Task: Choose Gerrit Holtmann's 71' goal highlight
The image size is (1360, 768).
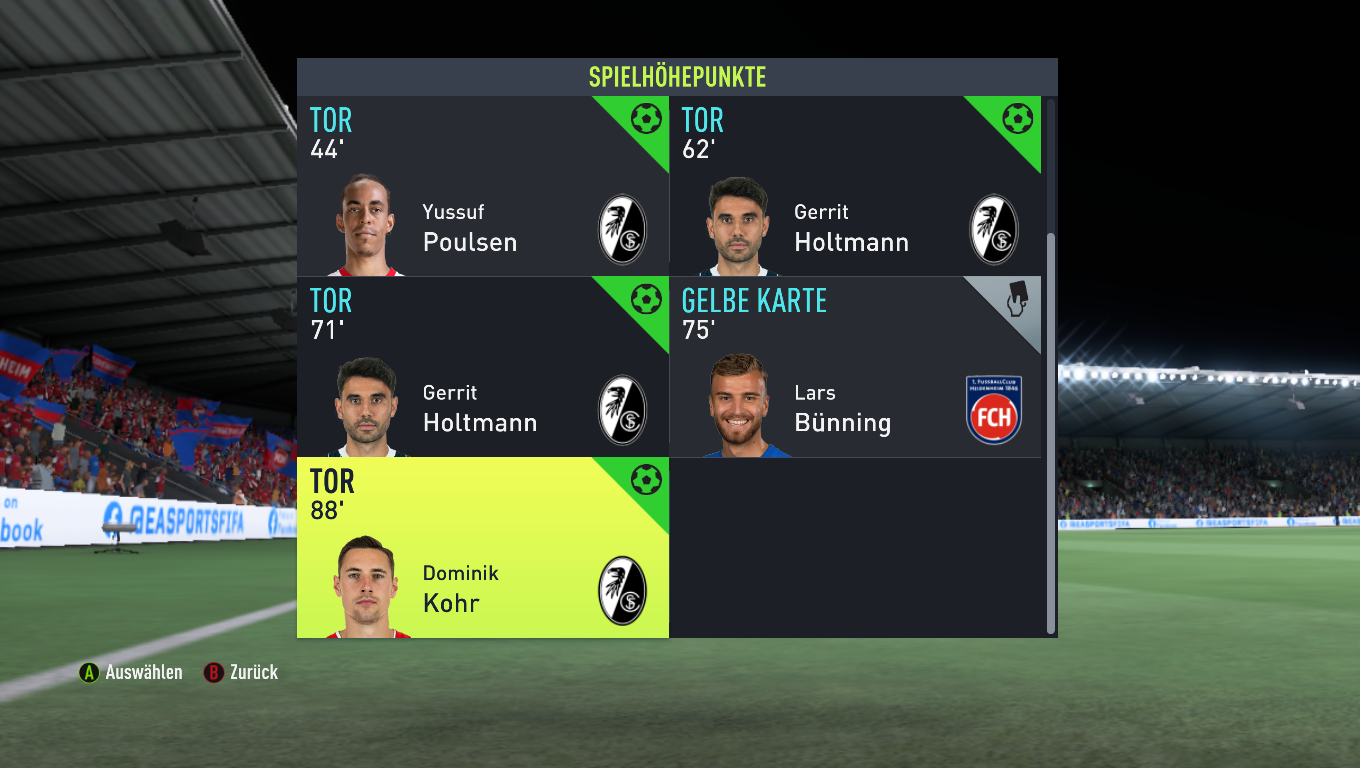Action: pos(482,367)
